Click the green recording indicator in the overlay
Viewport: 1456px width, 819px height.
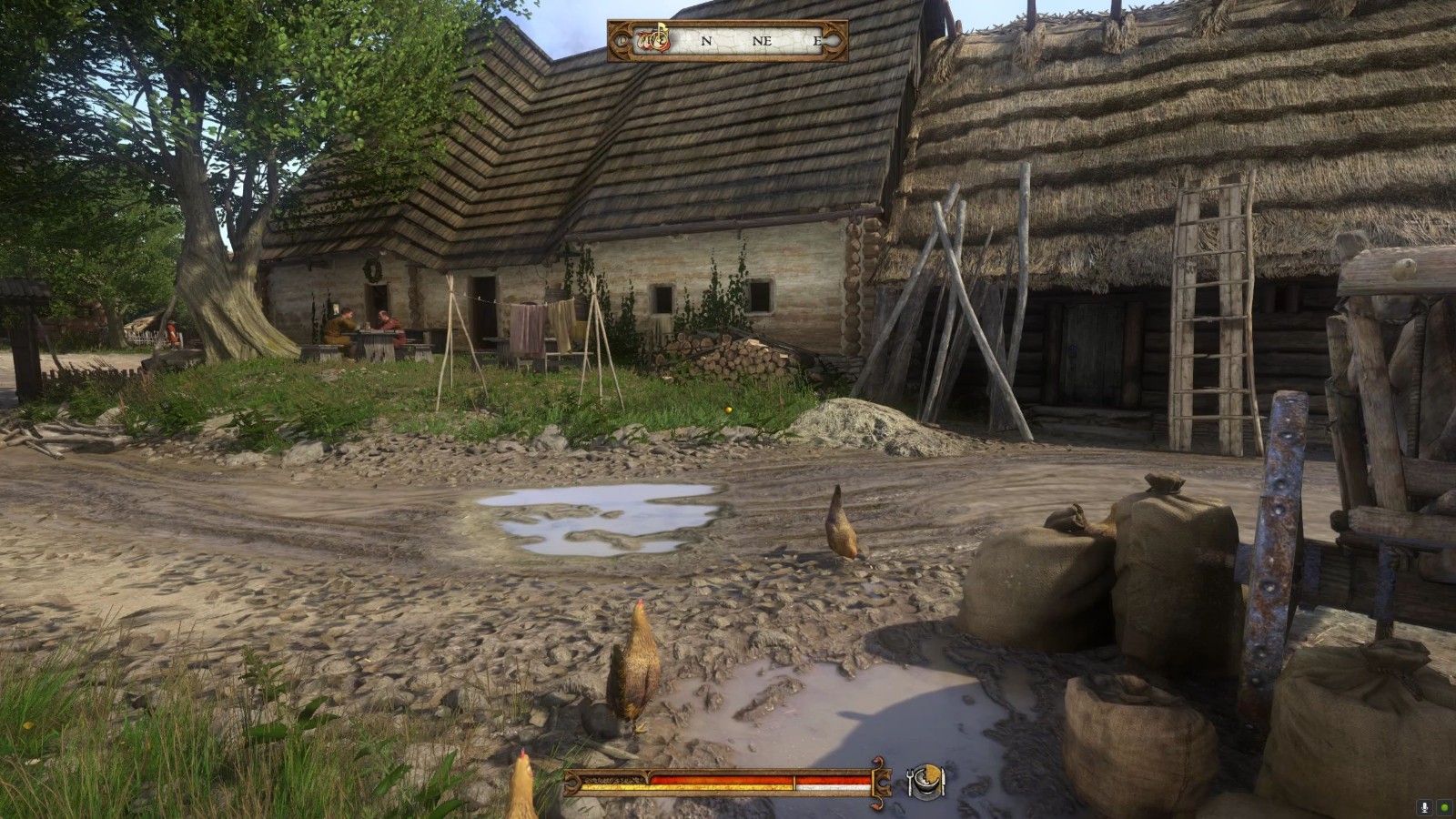[x=1444, y=807]
